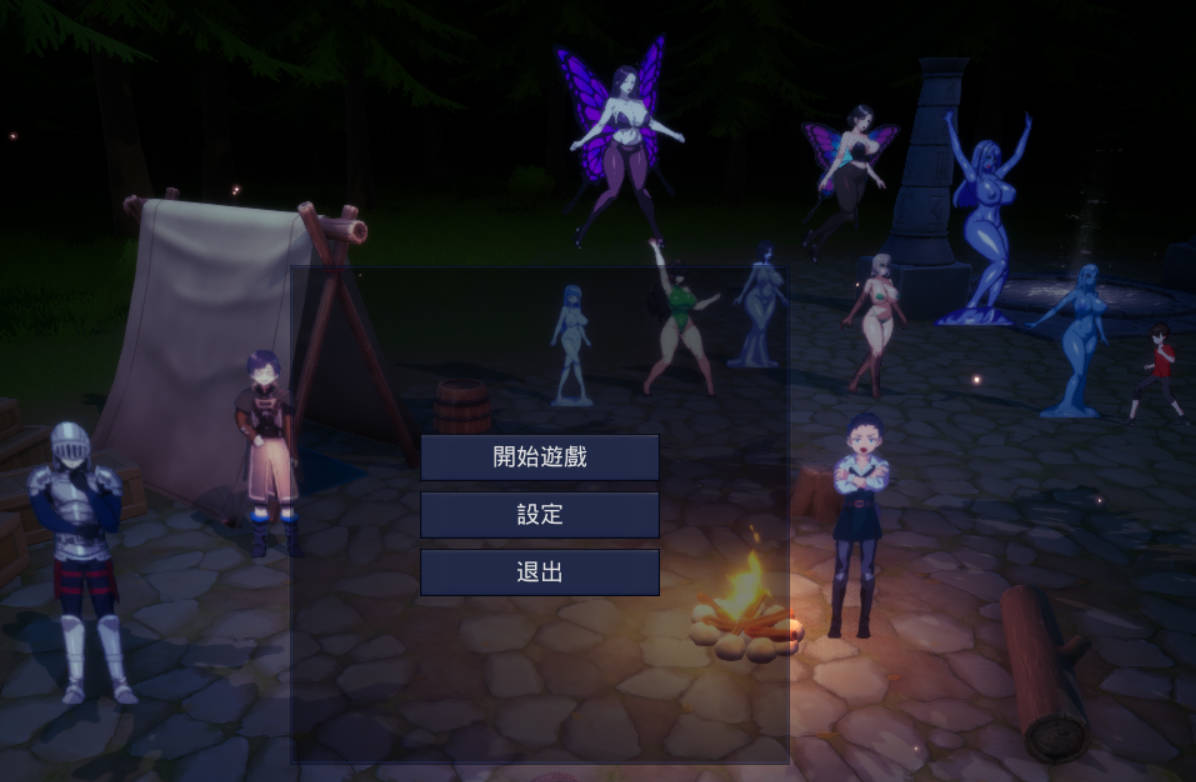Start the game with 開始遊戲
1196x782 pixels.
539,457
